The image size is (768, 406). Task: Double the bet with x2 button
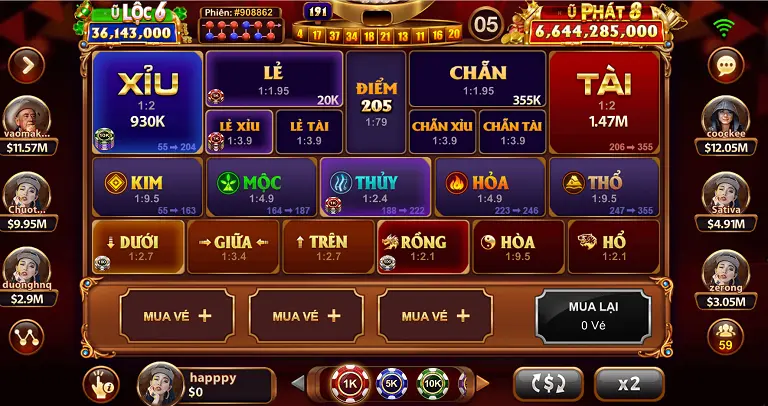[x=628, y=383]
